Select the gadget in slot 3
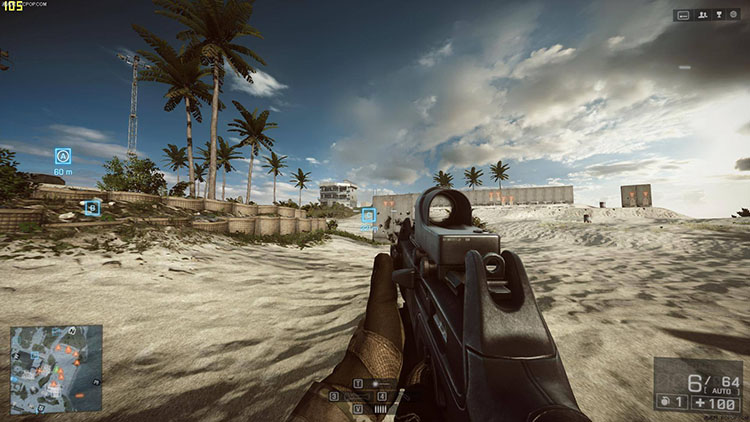750x422 pixels. [x=334, y=396]
